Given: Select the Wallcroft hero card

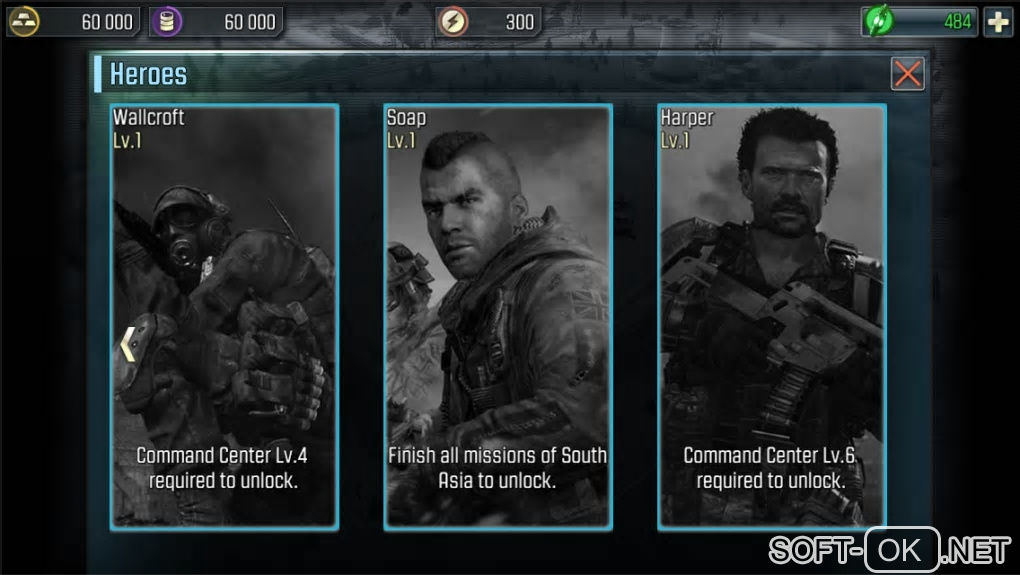Looking at the screenshot, I should click(224, 316).
